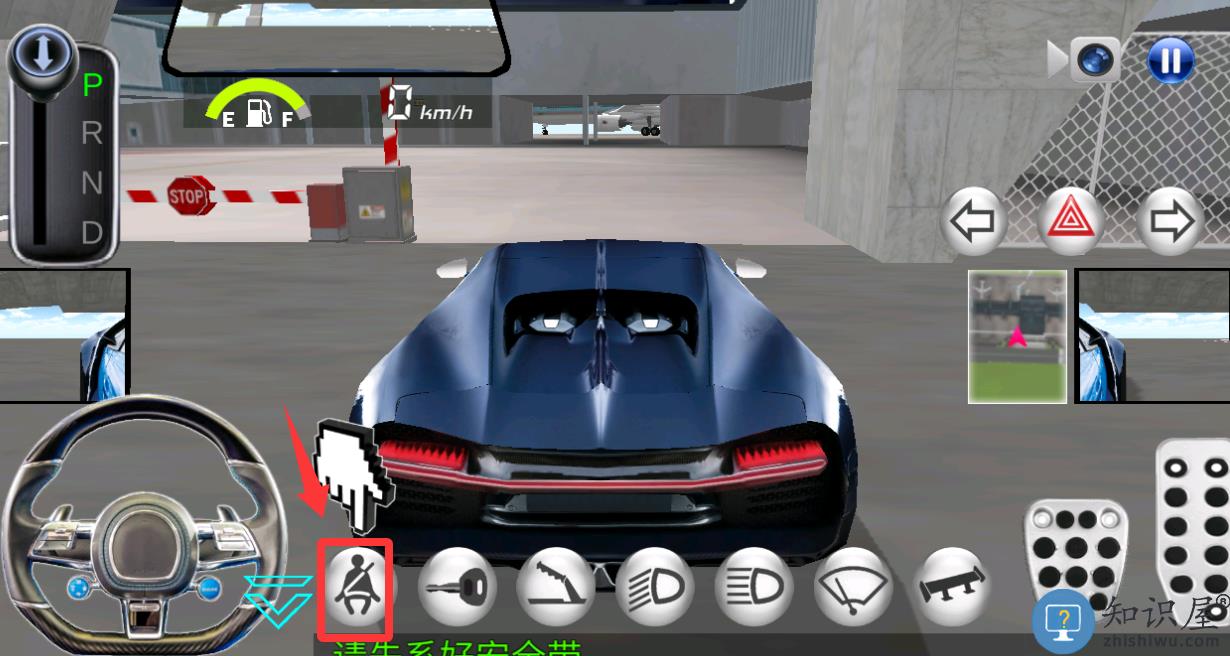Turn on the hazard warning lights
This screenshot has width=1230, height=656.
point(1074,221)
